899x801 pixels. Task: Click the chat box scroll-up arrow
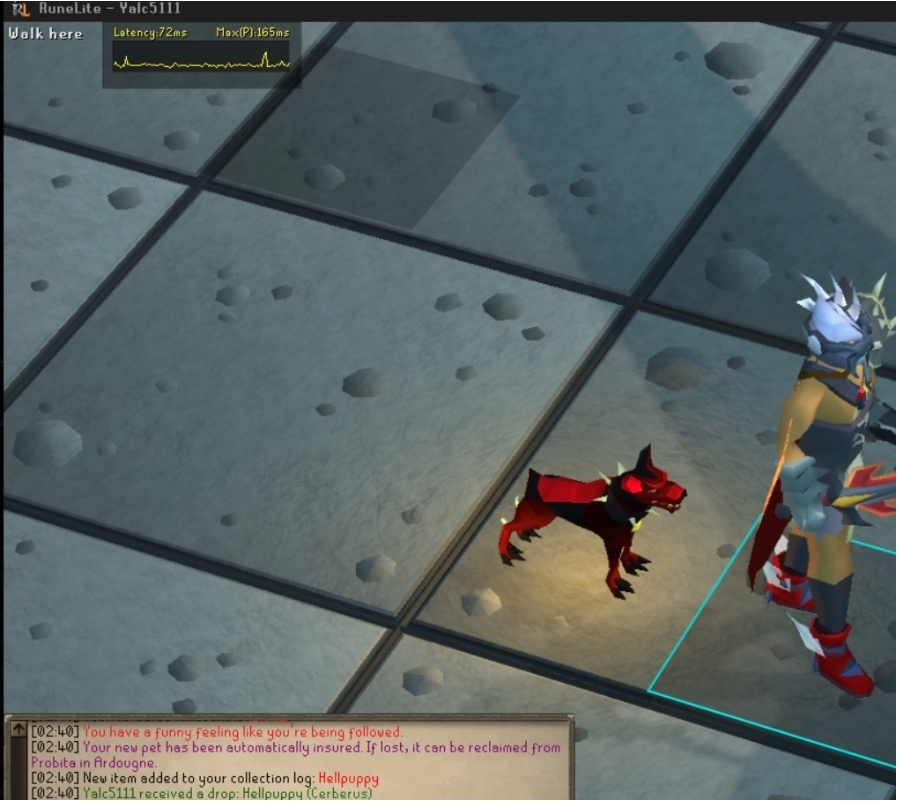tap(17, 731)
